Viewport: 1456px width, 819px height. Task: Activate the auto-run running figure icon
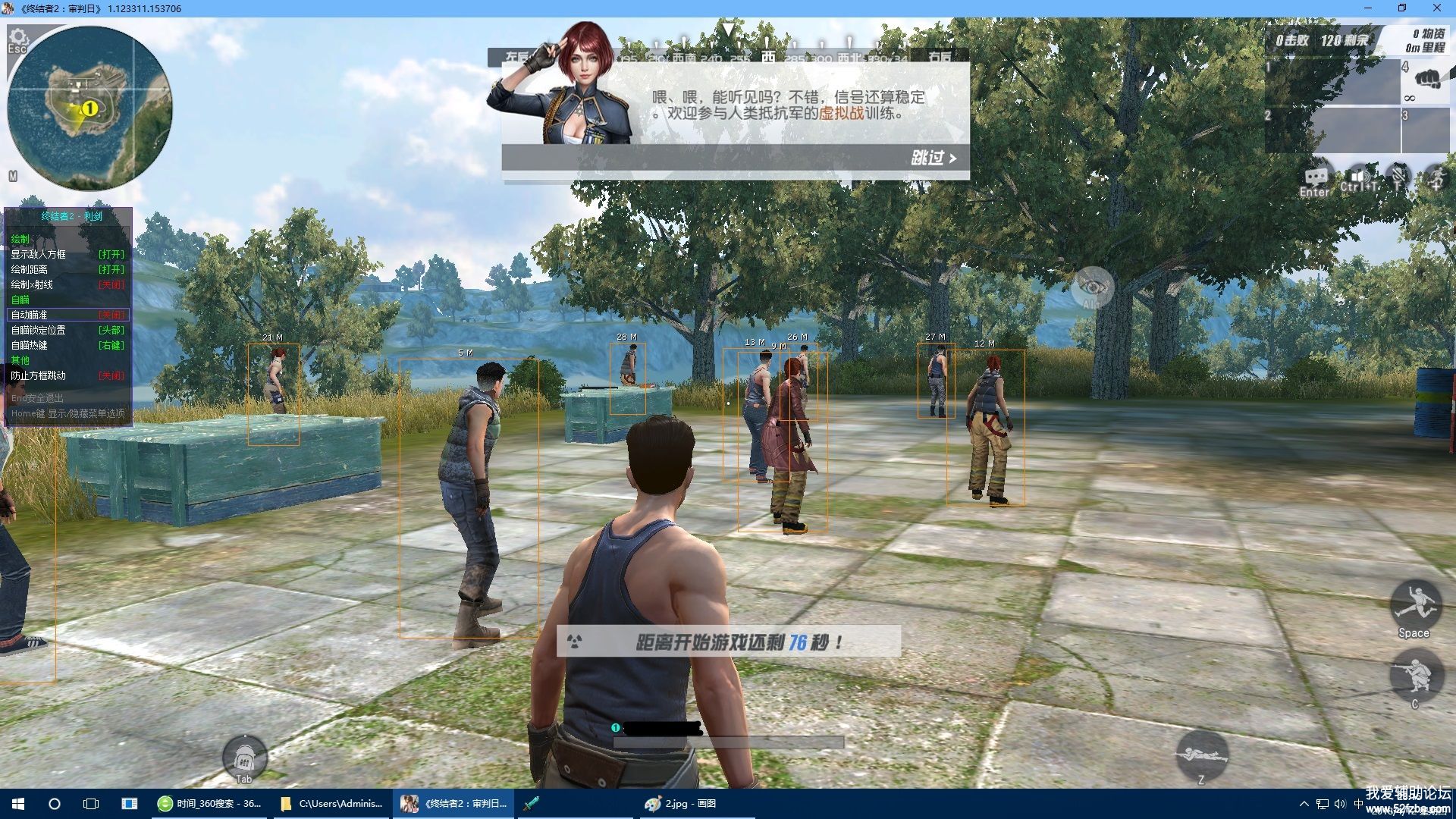1436,177
